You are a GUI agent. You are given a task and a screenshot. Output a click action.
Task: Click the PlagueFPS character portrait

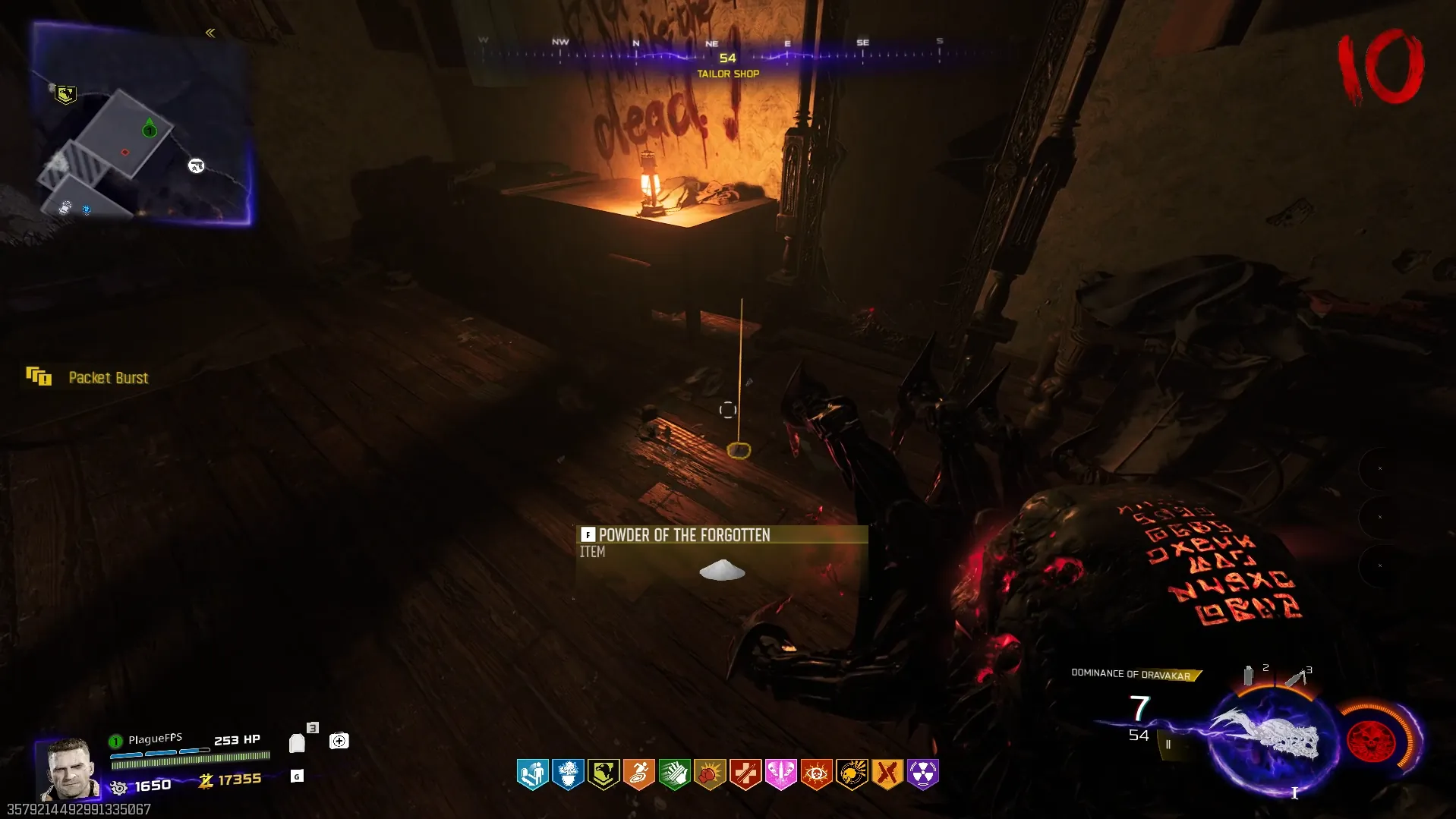pyautogui.click(x=68, y=768)
